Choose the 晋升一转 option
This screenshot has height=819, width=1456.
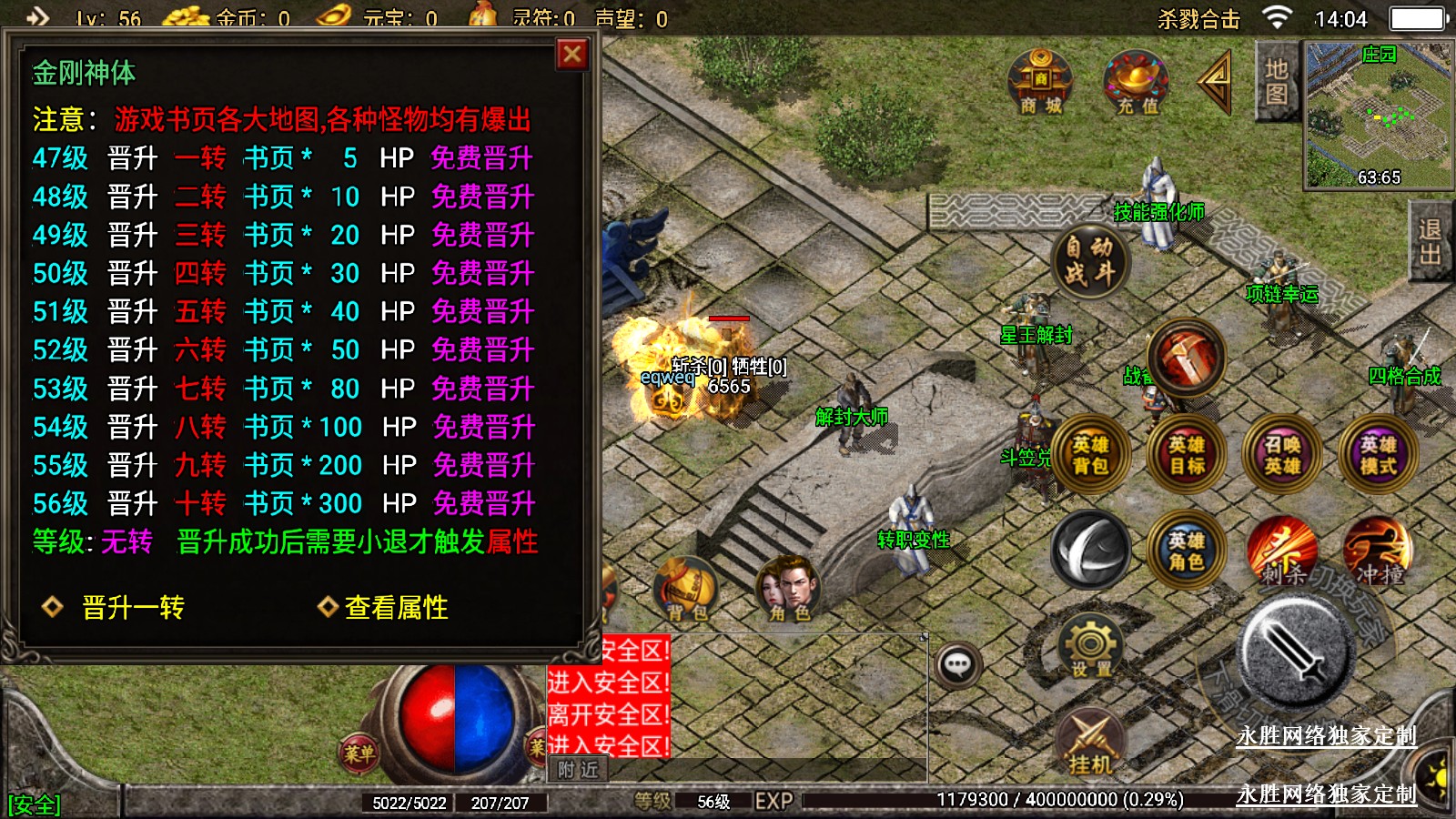tap(132, 607)
